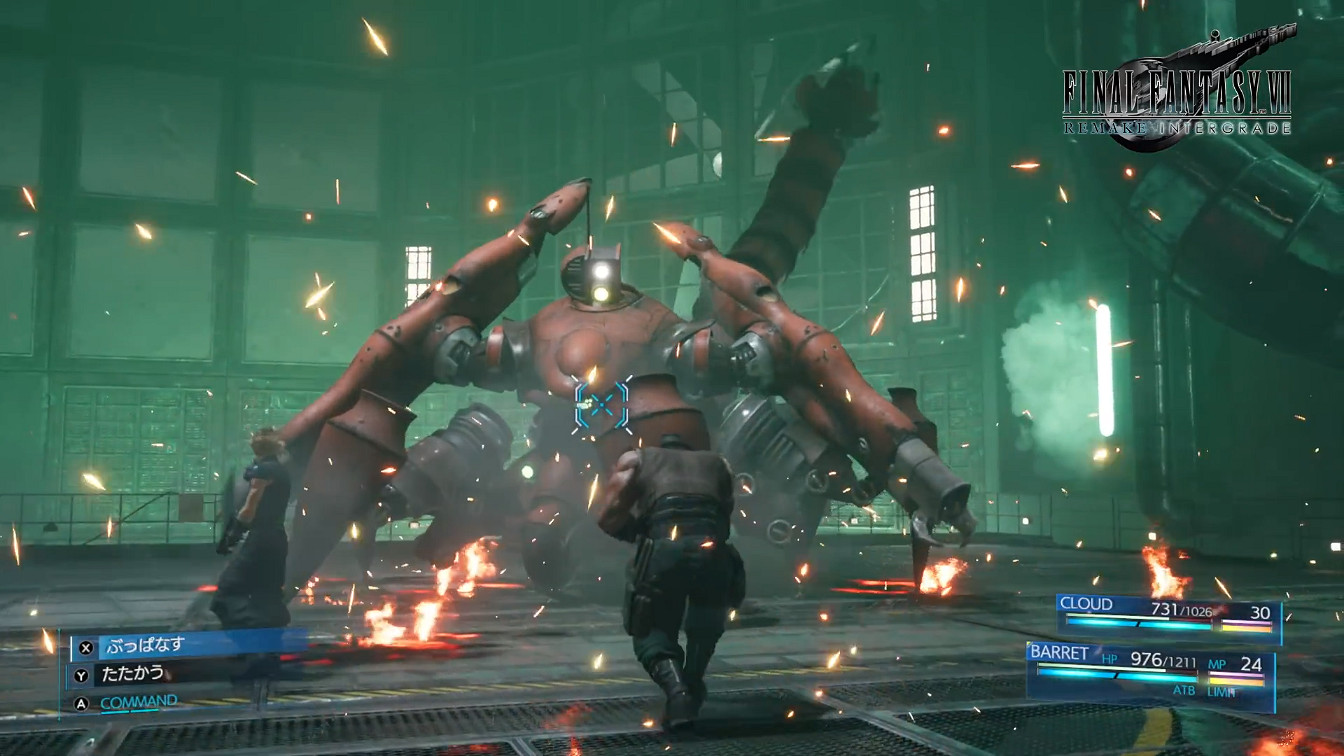Click the ATB label under Barret's gauge
This screenshot has height=756, width=1344.
pyautogui.click(x=1185, y=689)
